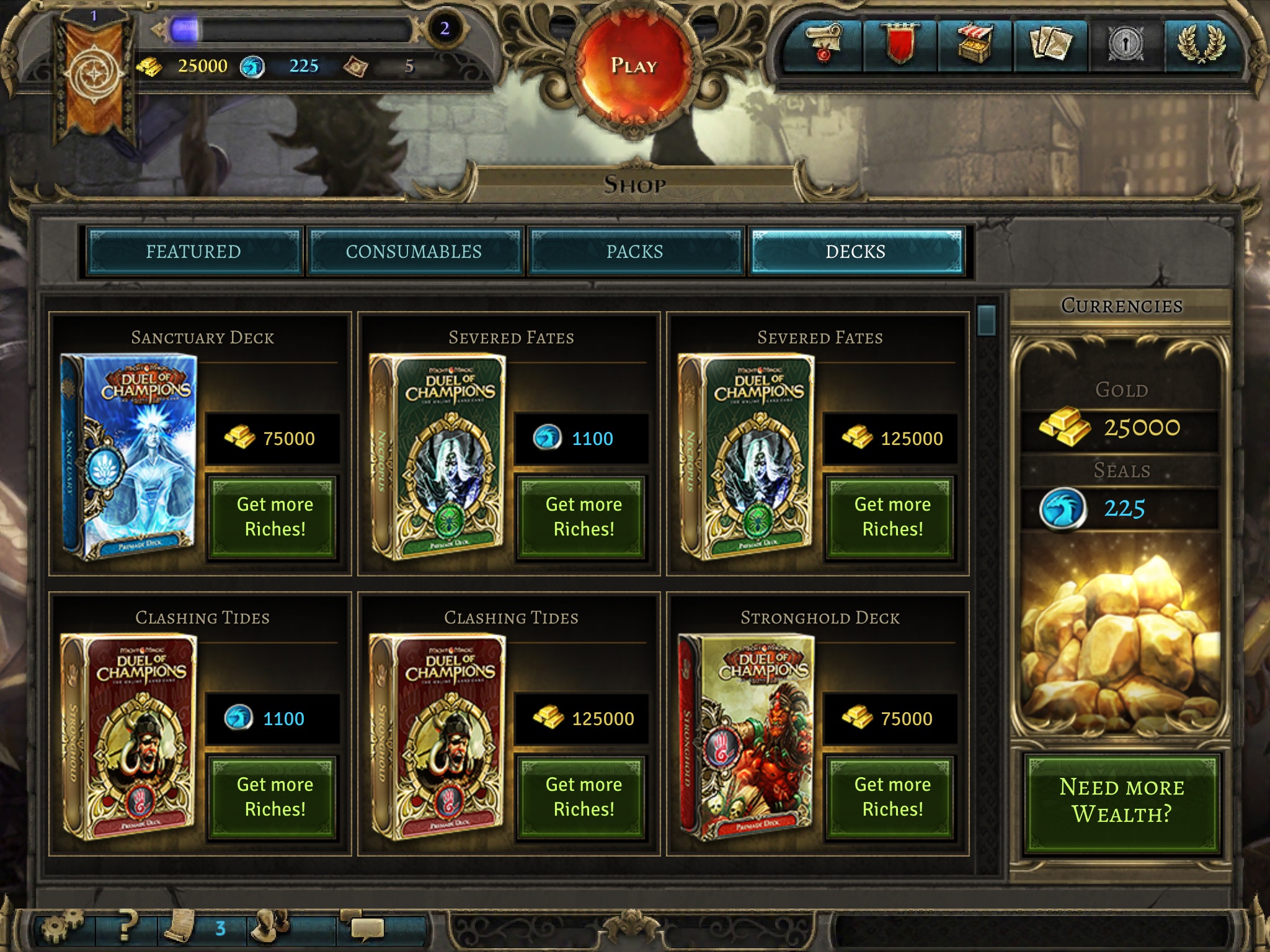
Task: Open settings with the gears icon
Action: 62,927
